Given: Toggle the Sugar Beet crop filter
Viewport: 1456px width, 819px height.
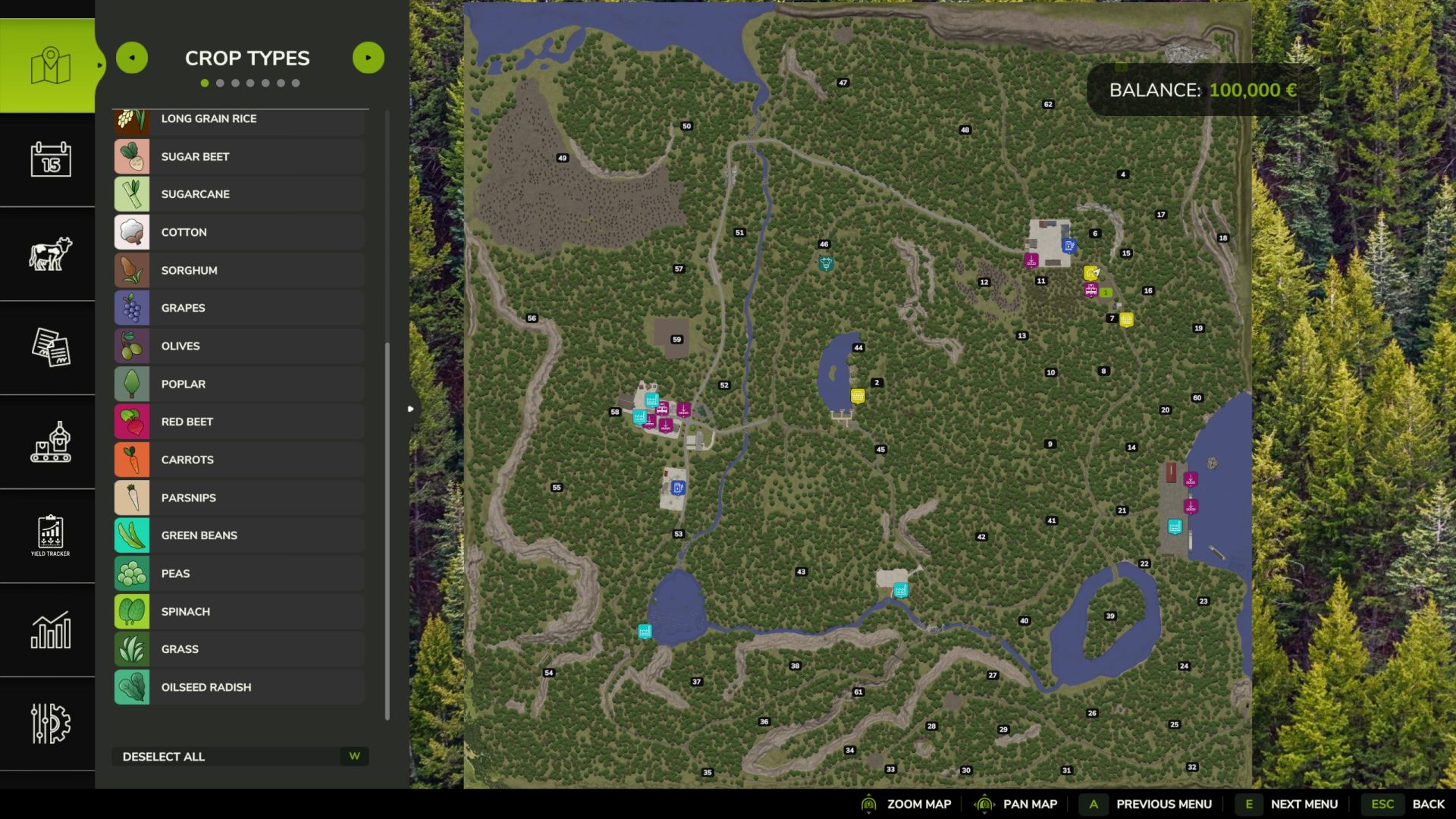Looking at the screenshot, I should [x=239, y=156].
